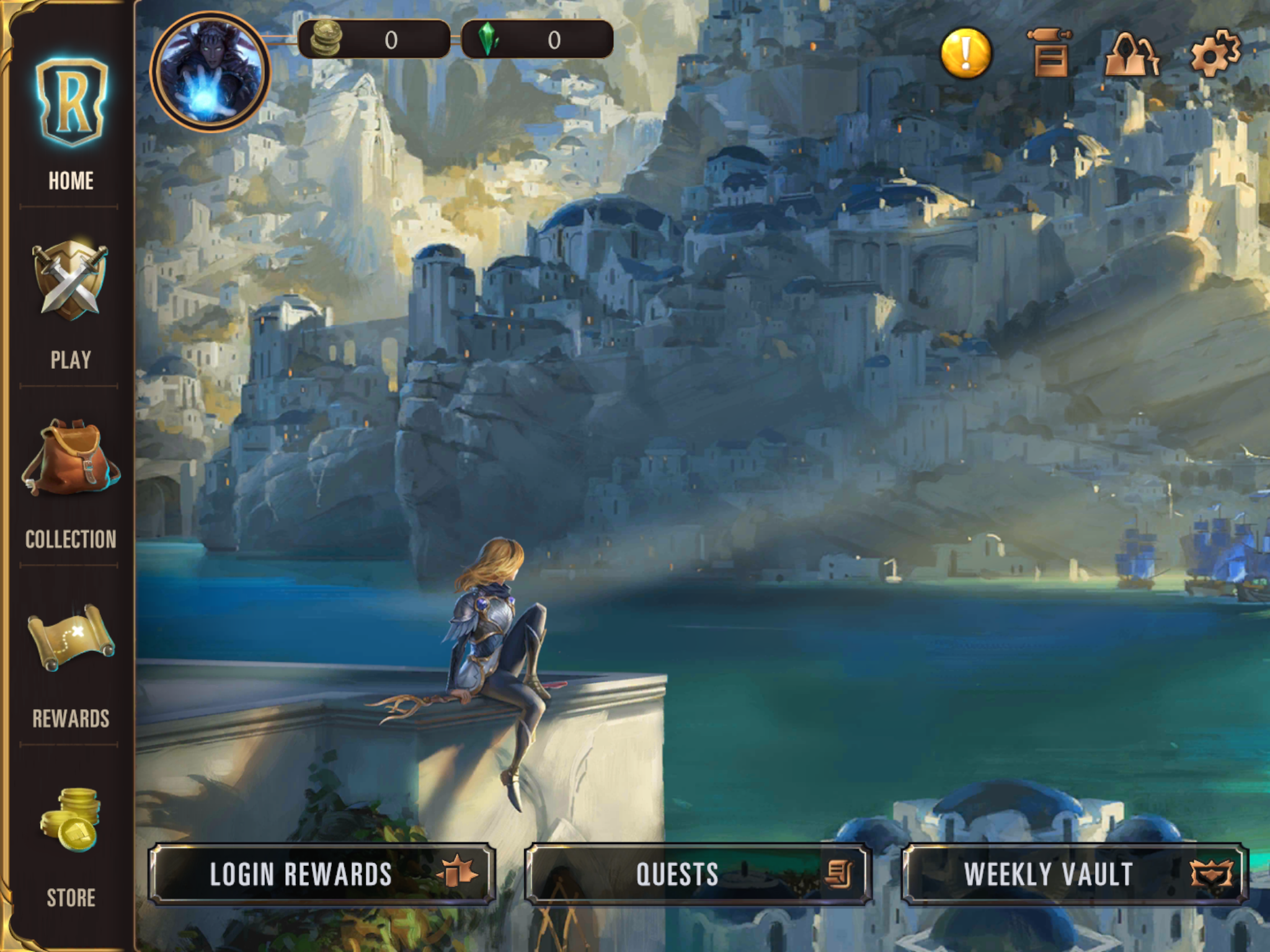Image resolution: width=1270 pixels, height=952 pixels.
Task: Open the Weekly Vault
Action: [1074, 874]
